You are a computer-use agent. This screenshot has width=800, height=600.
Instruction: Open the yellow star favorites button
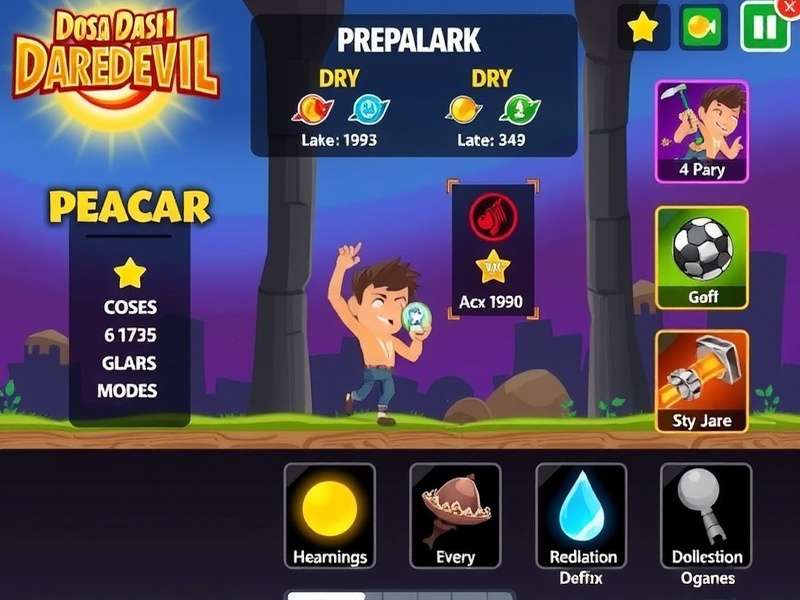643,27
